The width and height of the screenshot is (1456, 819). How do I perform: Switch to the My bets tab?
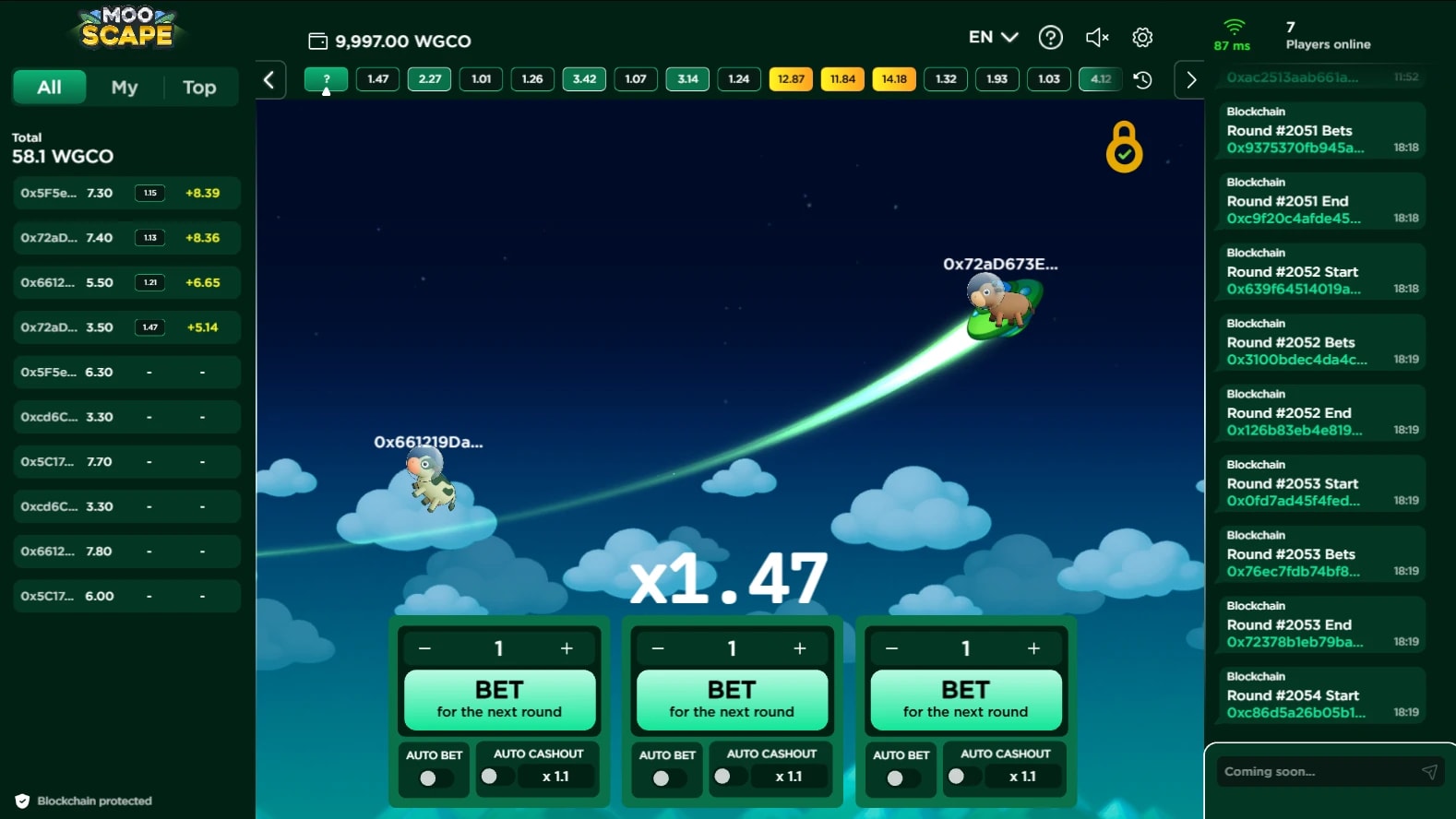pos(125,88)
